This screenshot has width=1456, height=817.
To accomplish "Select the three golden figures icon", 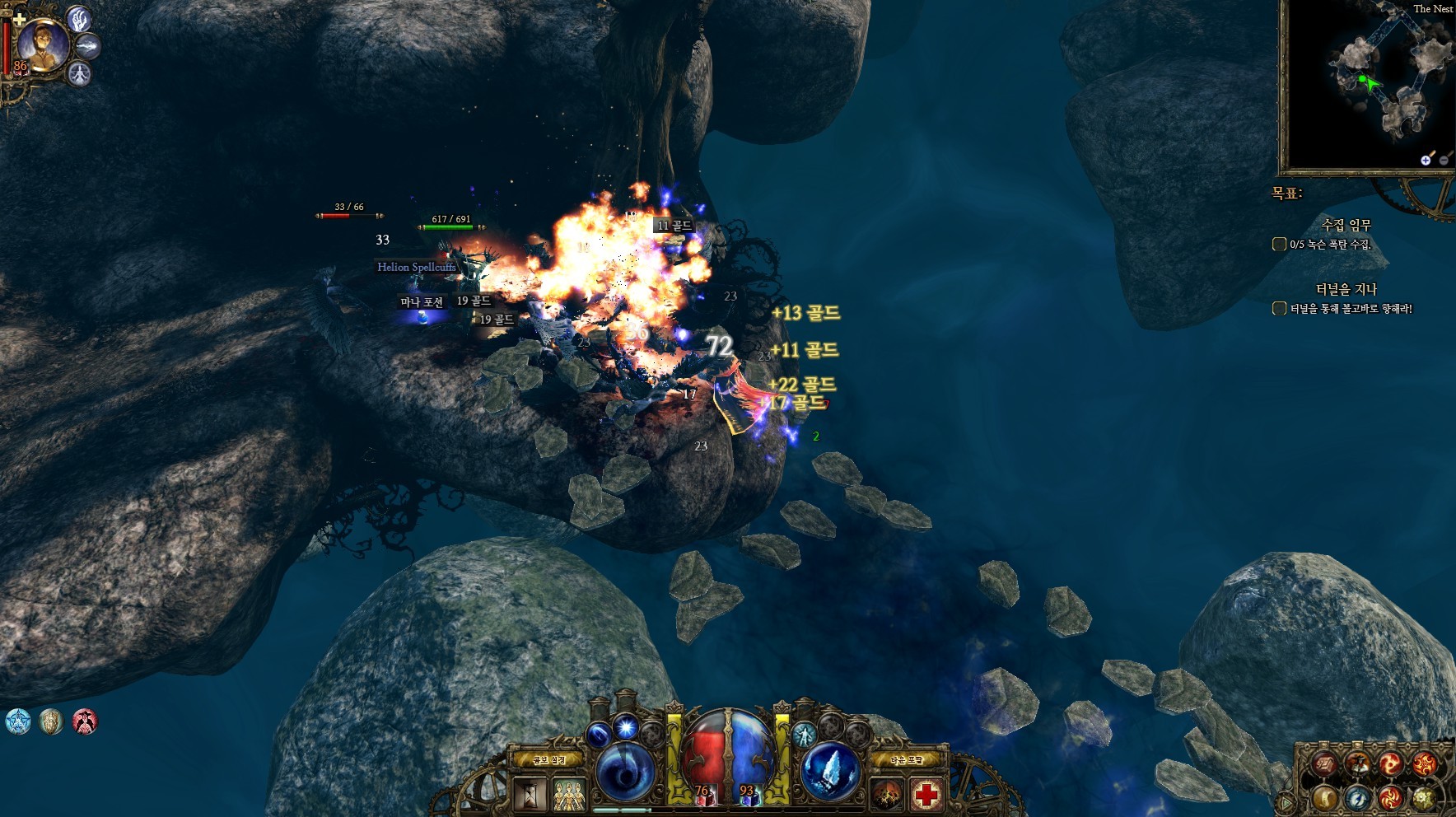I will (x=568, y=795).
